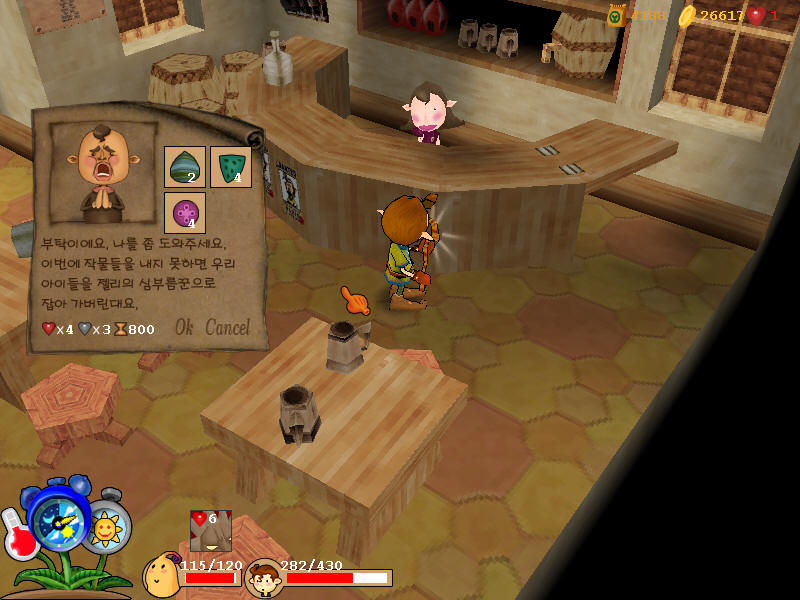Image resolution: width=800 pixels, height=600 pixels.
Task: Select the purple round fruit item slot
Action: 185,213
